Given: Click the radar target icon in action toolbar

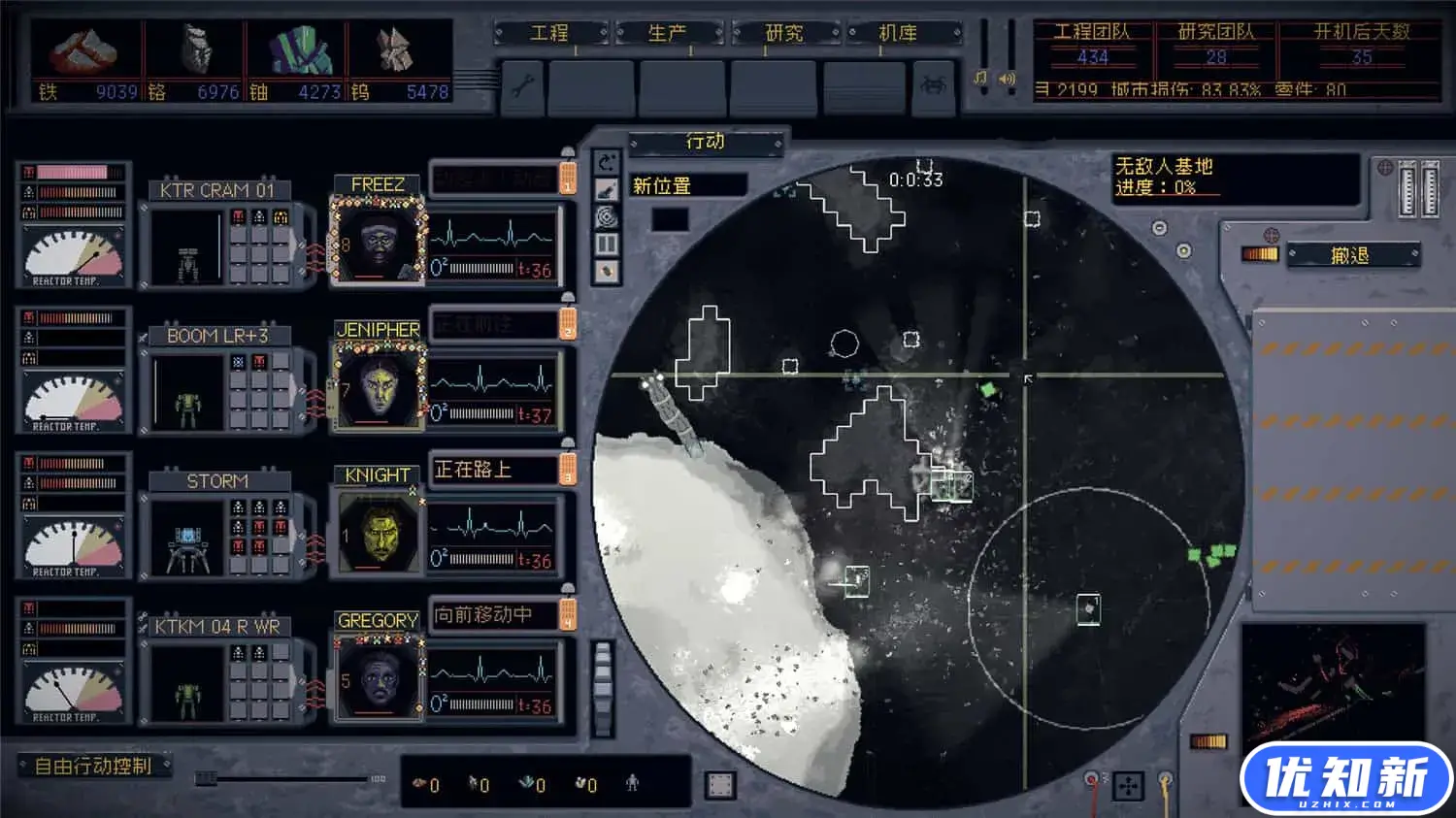Looking at the screenshot, I should tap(607, 216).
